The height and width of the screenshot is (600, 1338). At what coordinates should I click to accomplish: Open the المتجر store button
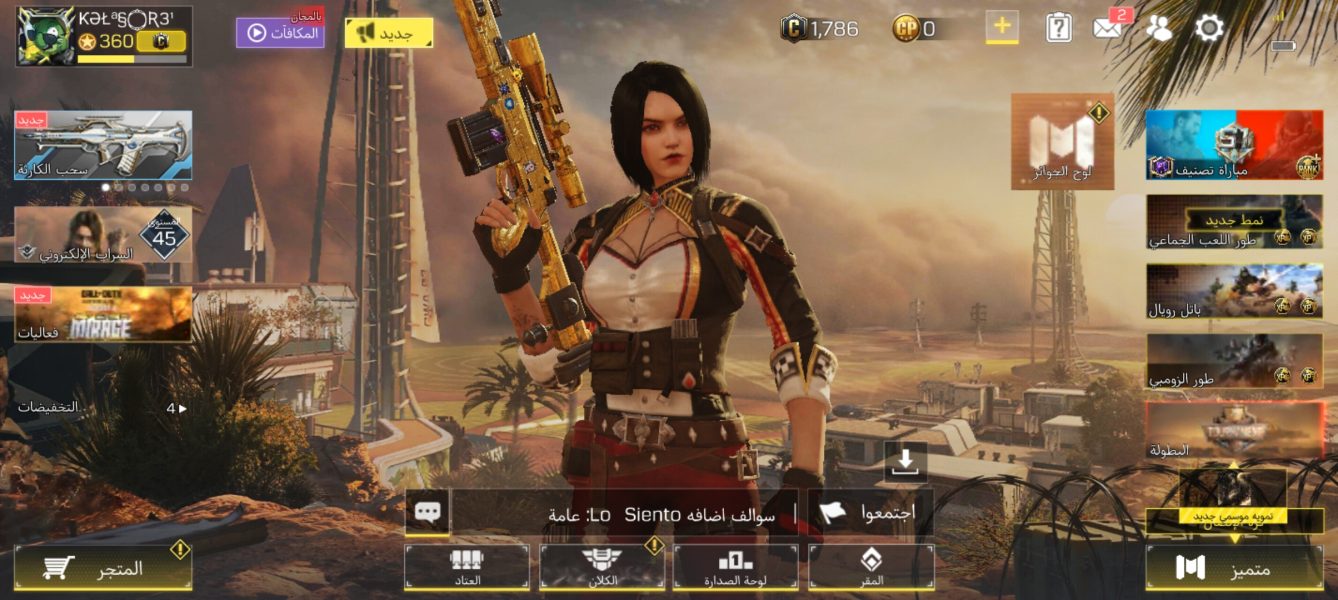tap(103, 568)
